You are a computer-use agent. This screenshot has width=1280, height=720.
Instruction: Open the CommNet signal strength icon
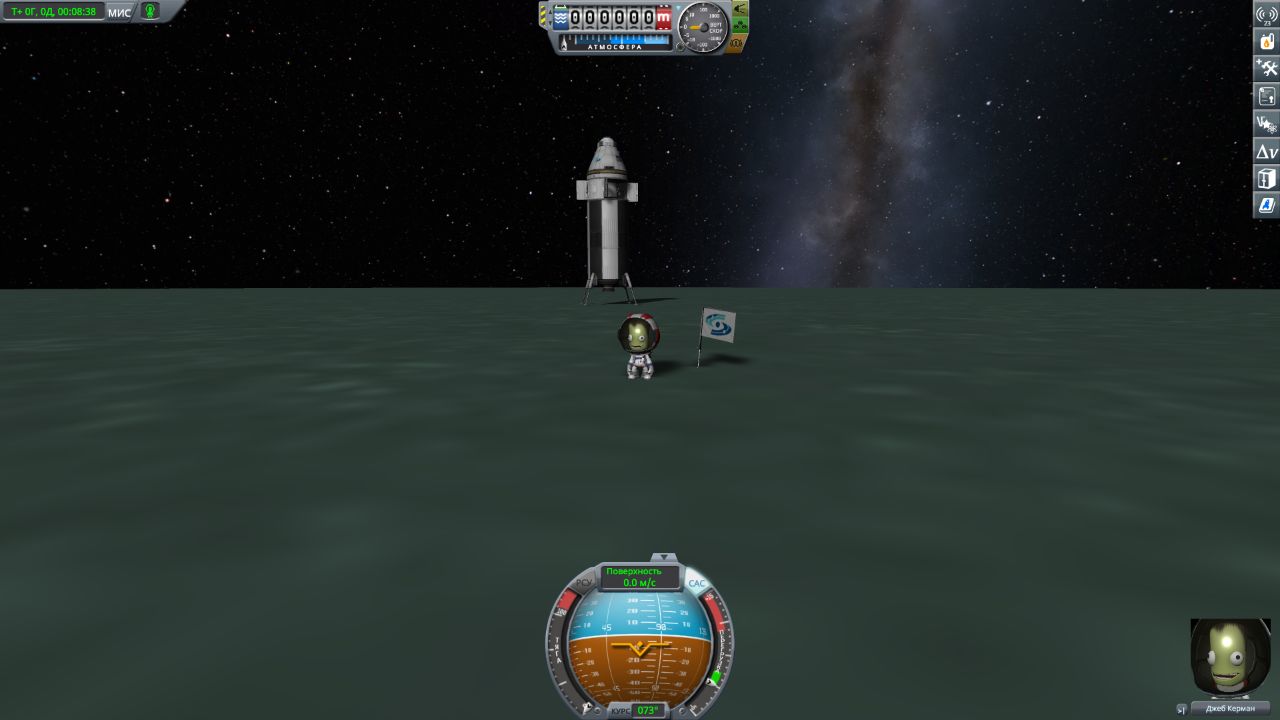1267,14
